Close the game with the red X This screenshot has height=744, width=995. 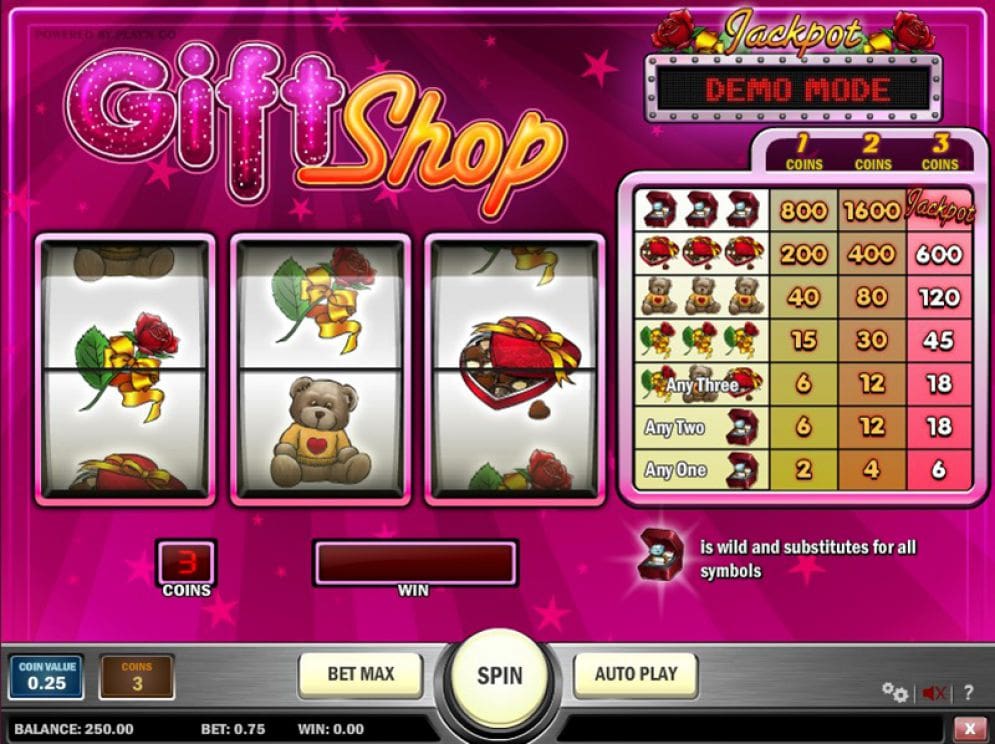967,728
